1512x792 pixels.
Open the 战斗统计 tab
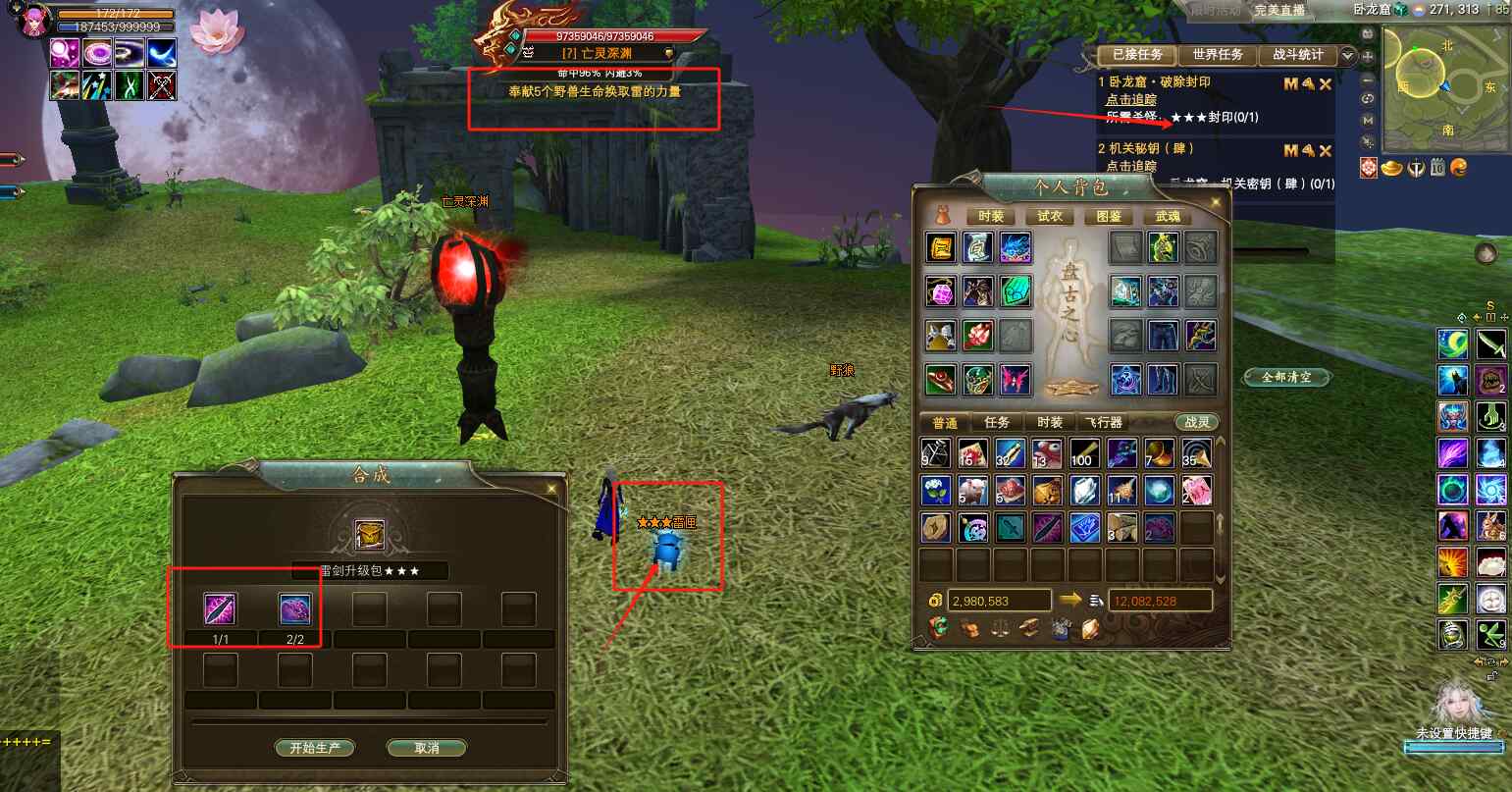[1297, 55]
